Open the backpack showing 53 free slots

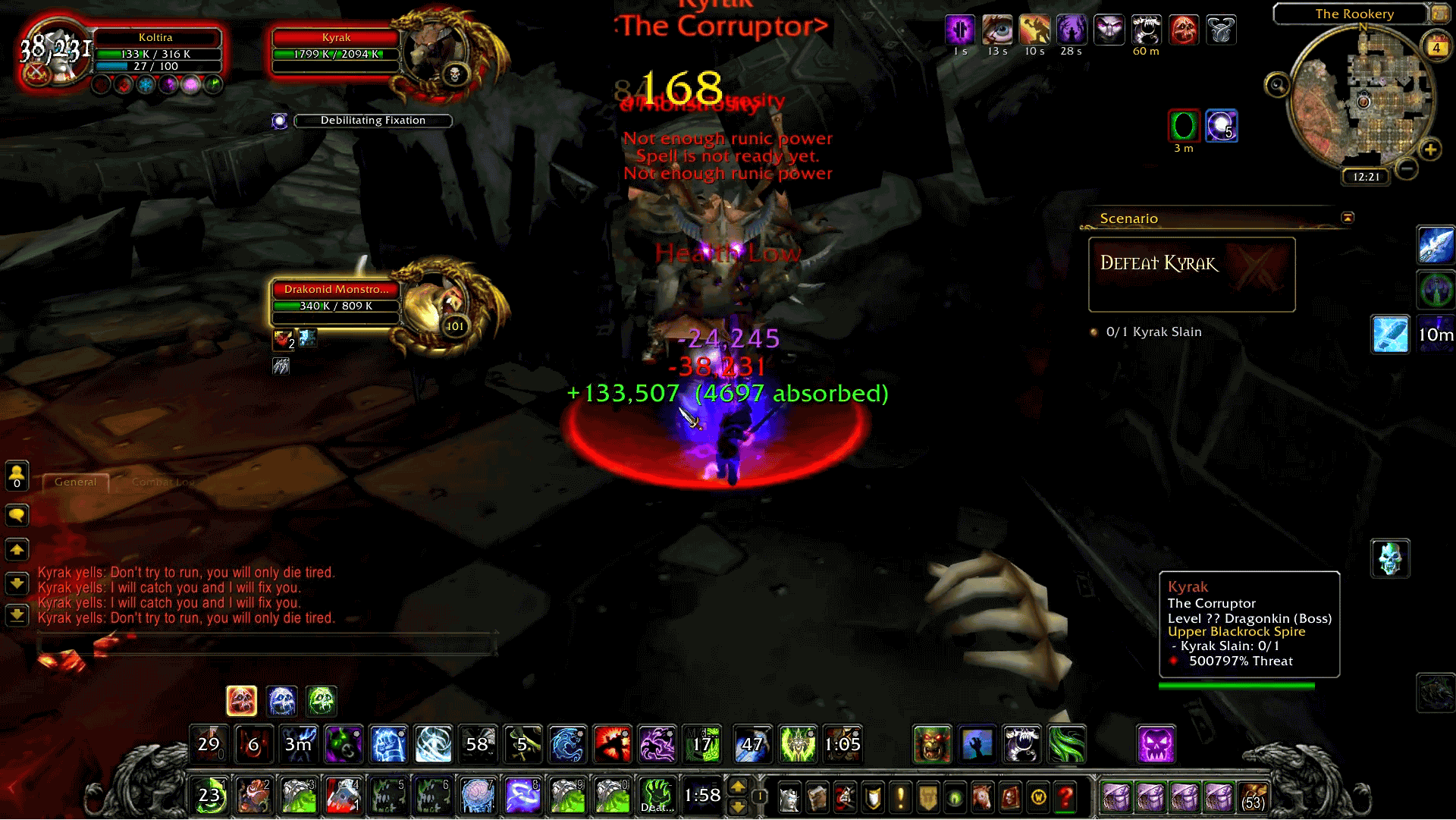pyautogui.click(x=1254, y=797)
